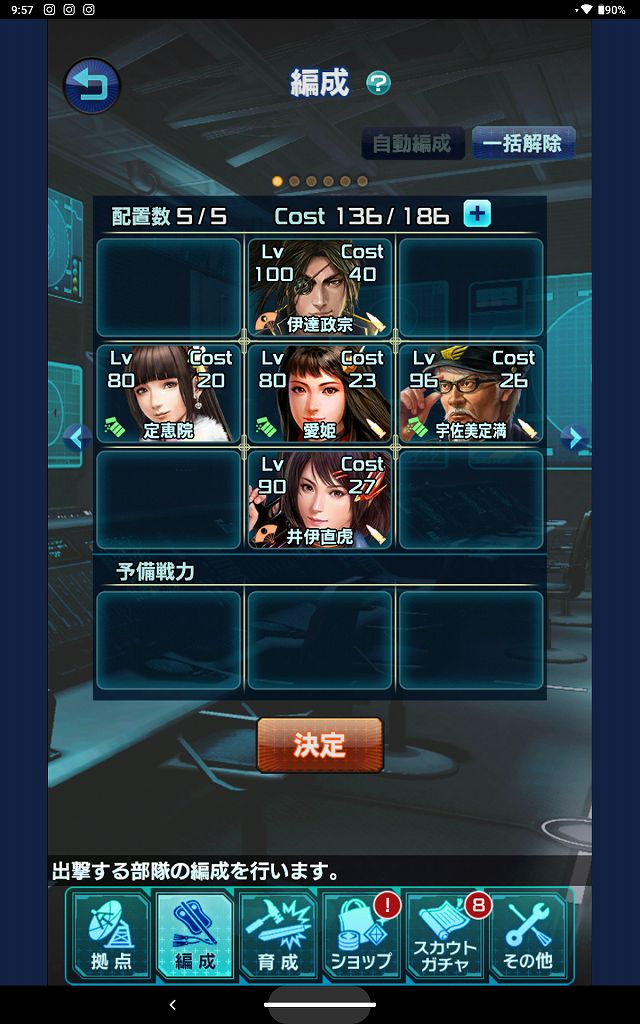Remove all units with 一括解除

pos(523,143)
